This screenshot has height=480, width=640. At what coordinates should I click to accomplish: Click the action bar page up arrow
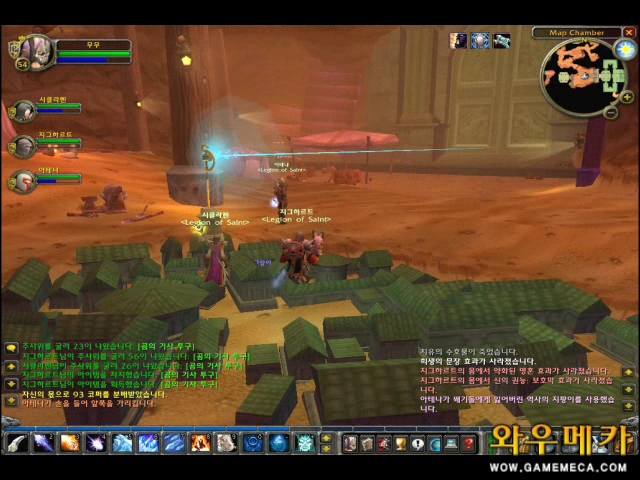[326, 437]
